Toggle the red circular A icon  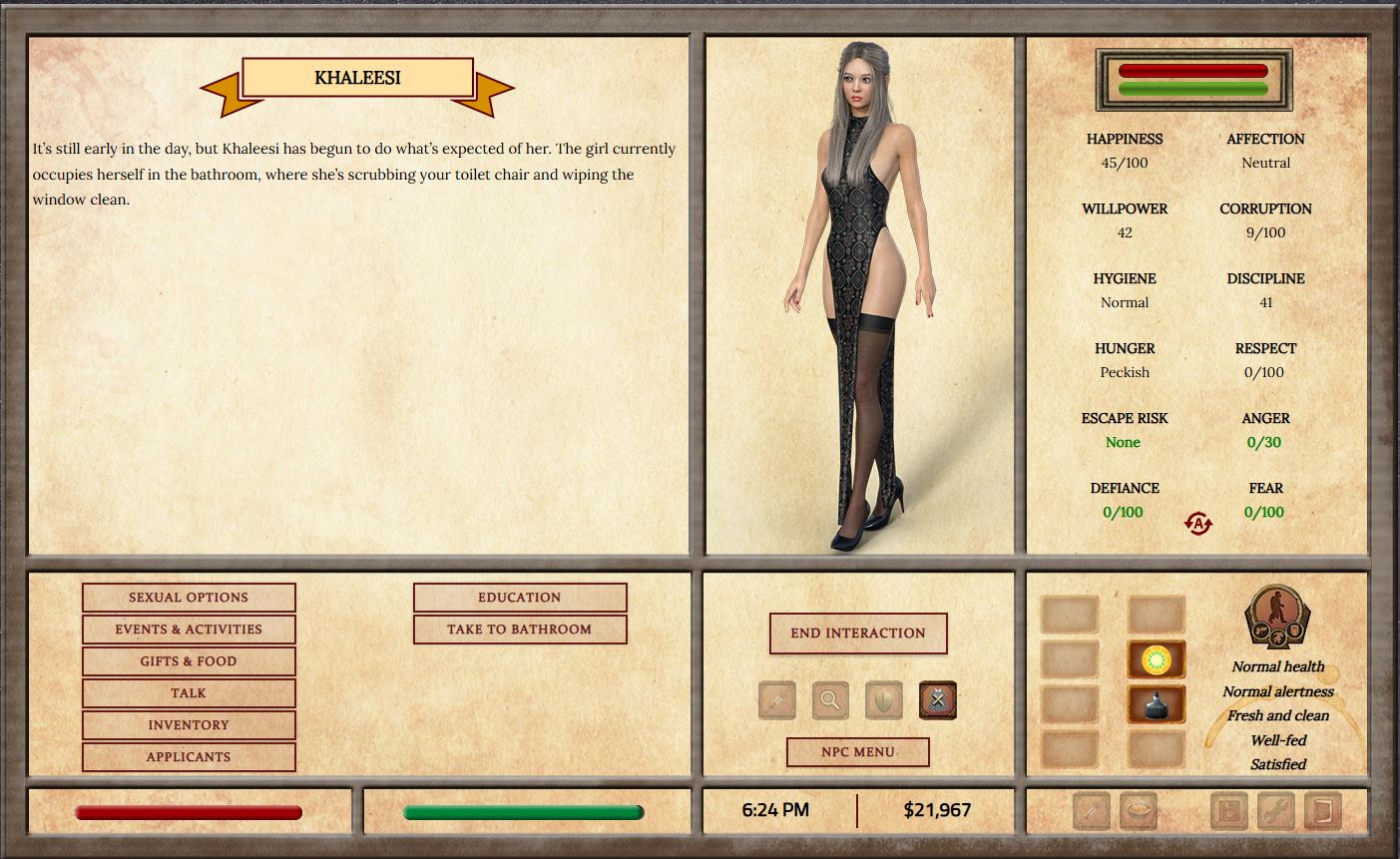1197,523
